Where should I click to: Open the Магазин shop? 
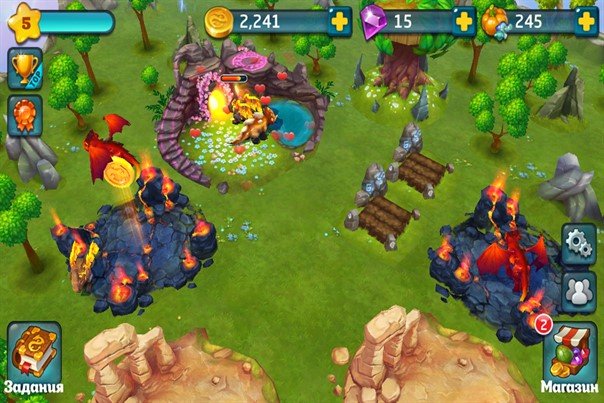click(568, 355)
